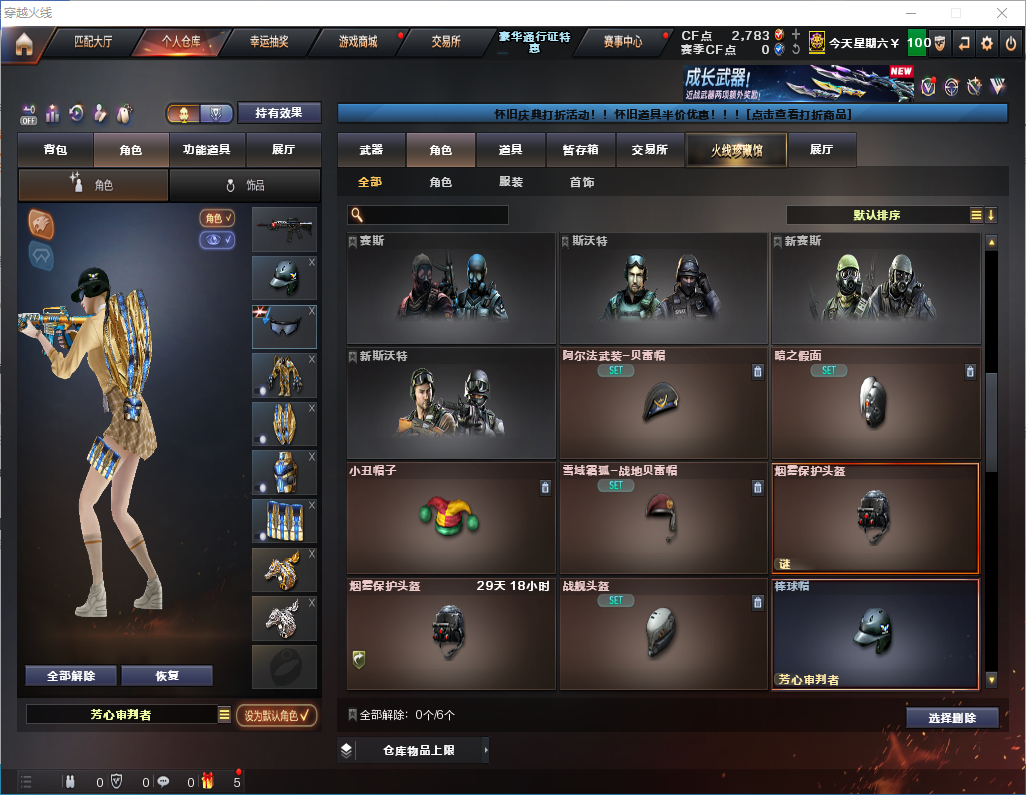Image resolution: width=1026 pixels, height=795 pixels.
Task: Select the 饰品 accessories sub-tab
Action: point(245,185)
